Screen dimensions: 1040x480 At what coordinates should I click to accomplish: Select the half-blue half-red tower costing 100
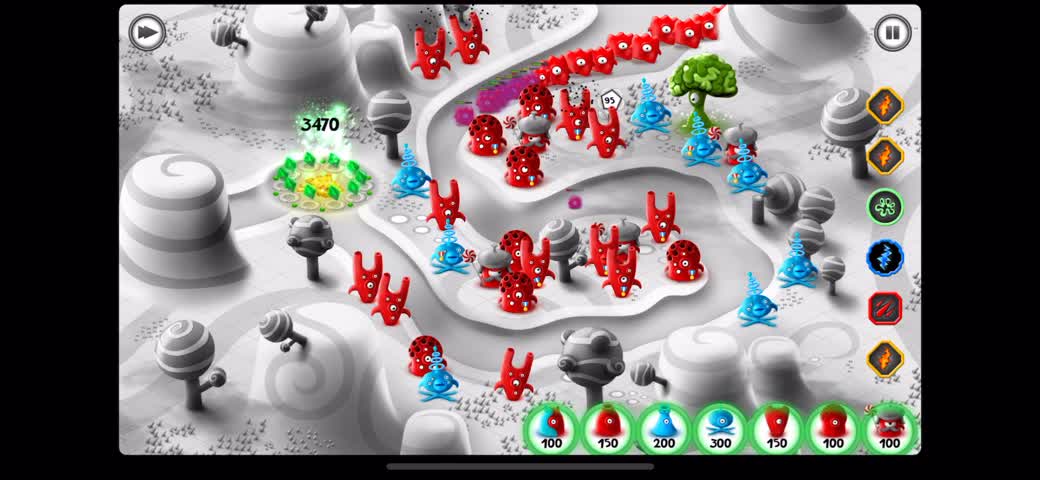[x=551, y=427]
